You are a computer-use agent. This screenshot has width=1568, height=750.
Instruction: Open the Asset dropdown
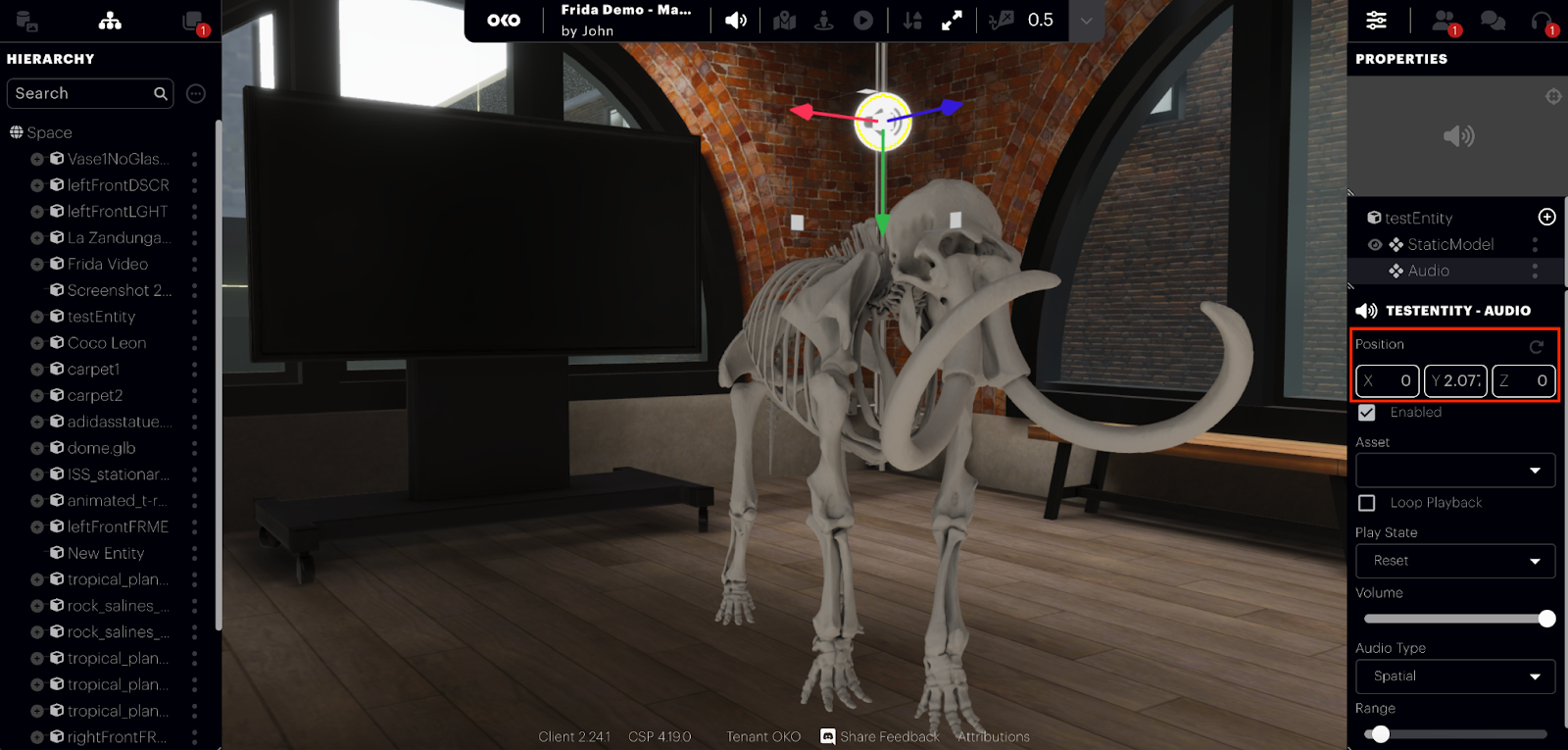click(x=1455, y=471)
